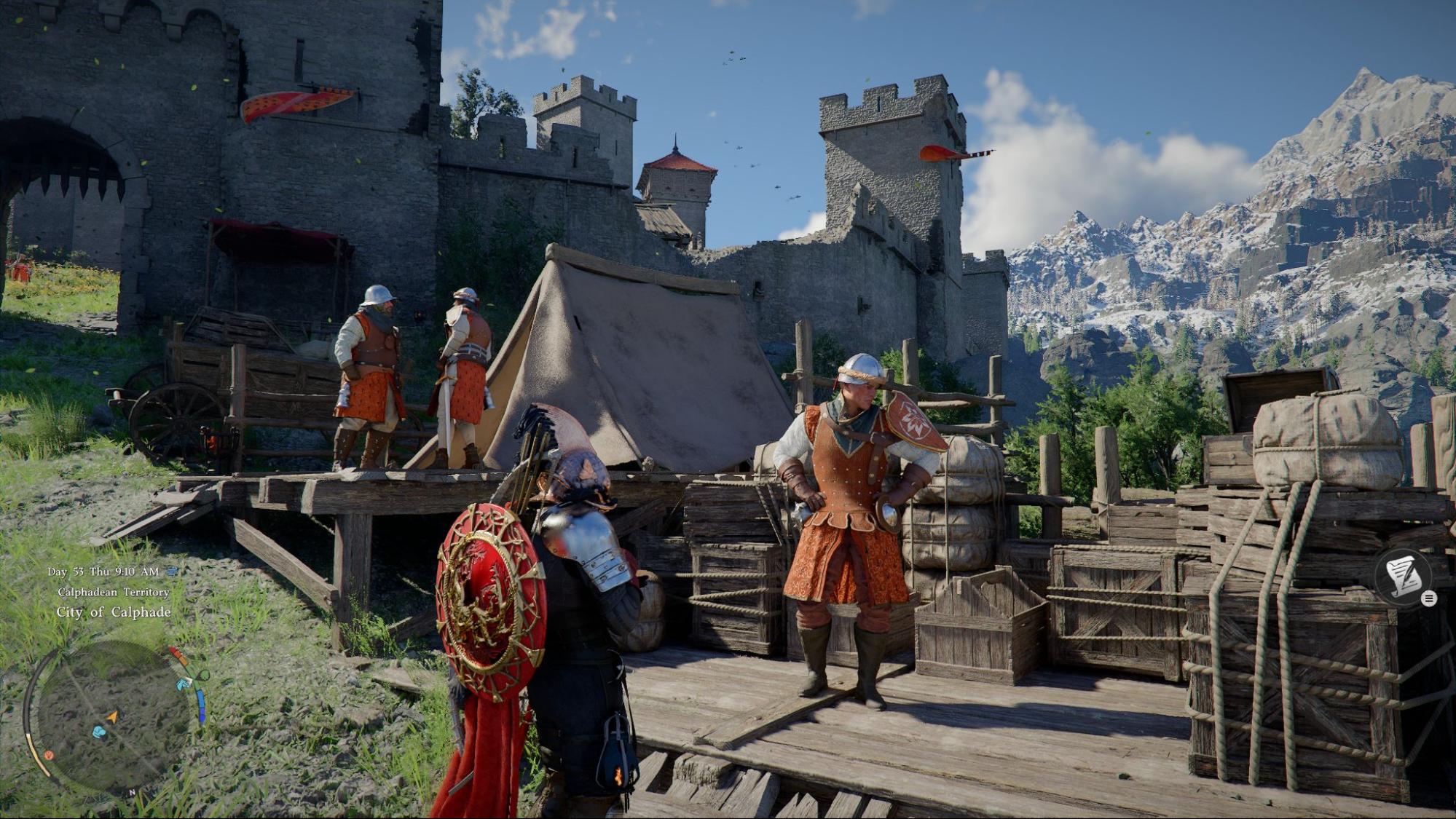Open the scroll and quill journal icon
Image resolution: width=1456 pixels, height=819 pixels.
[x=1404, y=575]
